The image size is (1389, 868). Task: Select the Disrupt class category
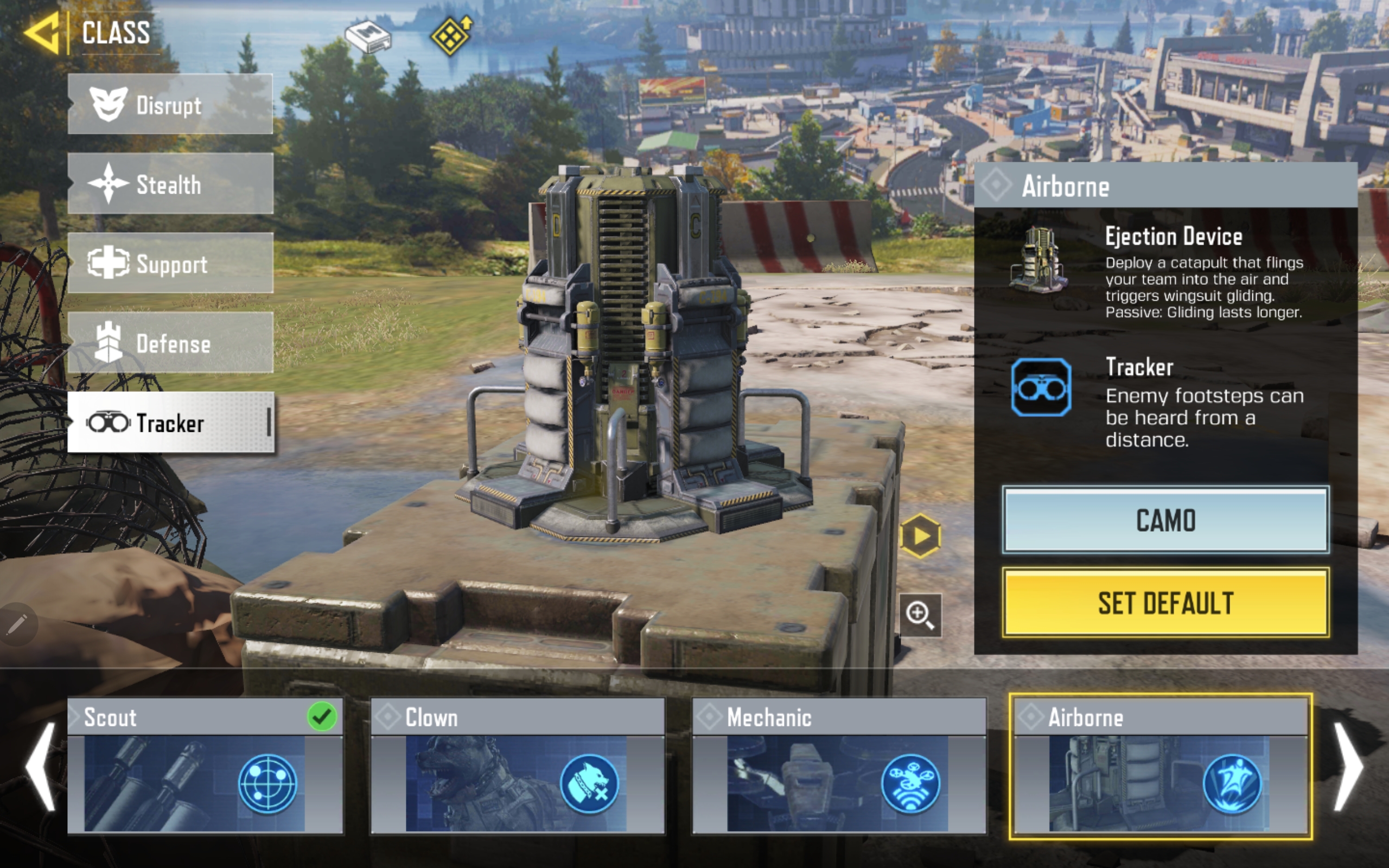pos(170,105)
